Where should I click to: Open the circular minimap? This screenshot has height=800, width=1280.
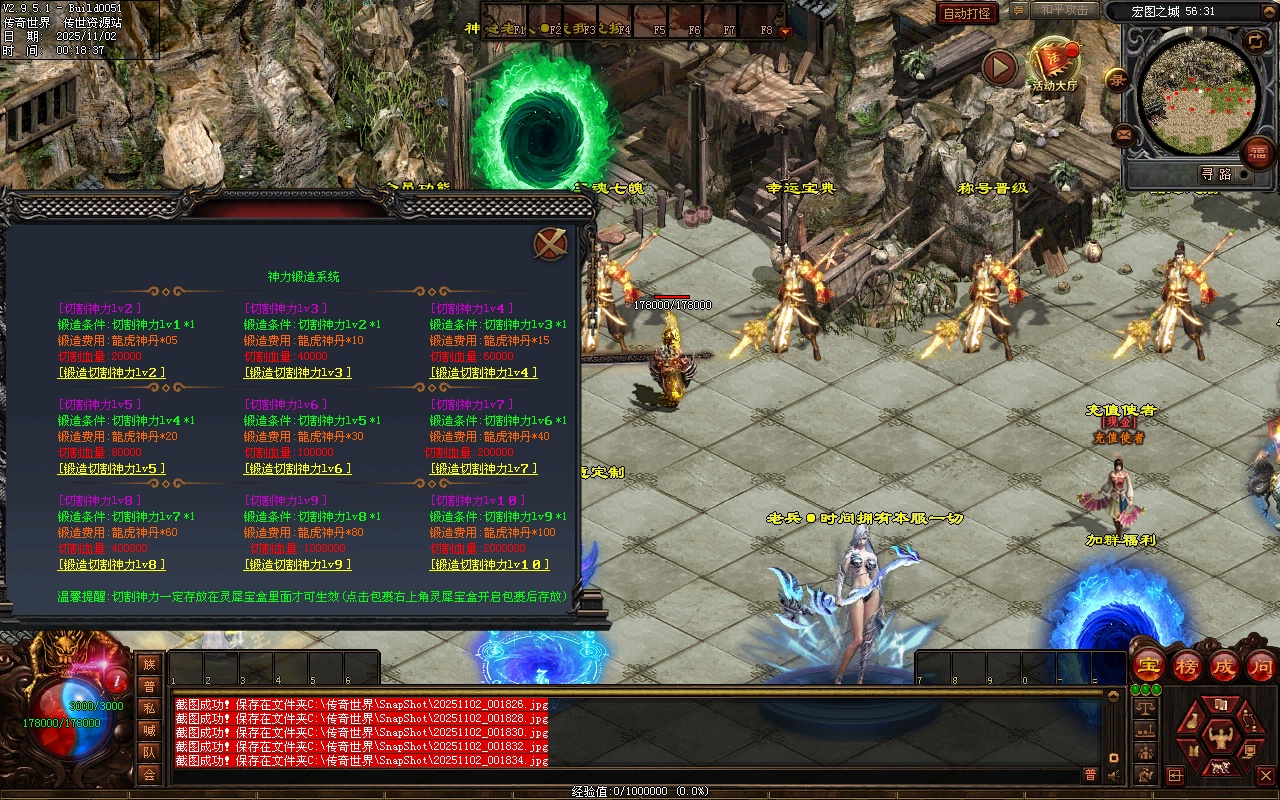click(x=1198, y=94)
